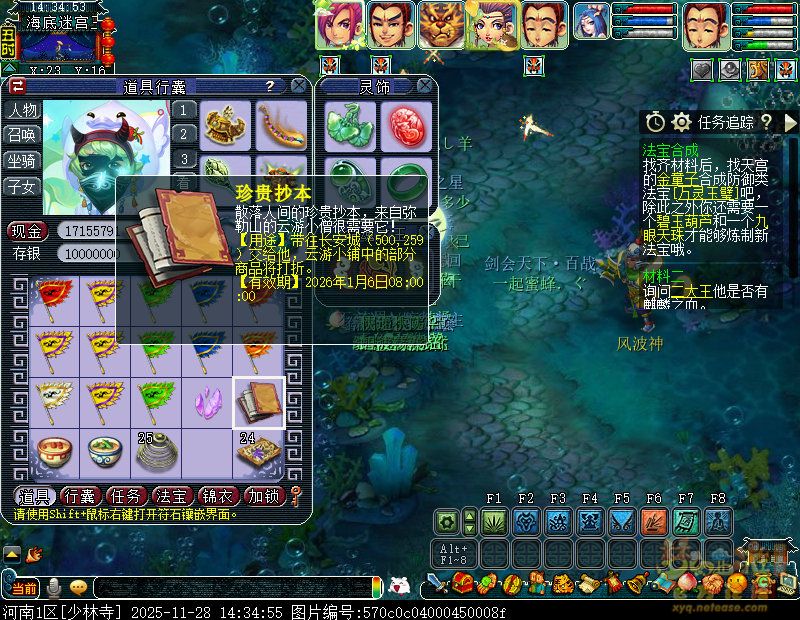Open the 任务追踪 settings gear
The height and width of the screenshot is (620, 800).
[x=682, y=122]
